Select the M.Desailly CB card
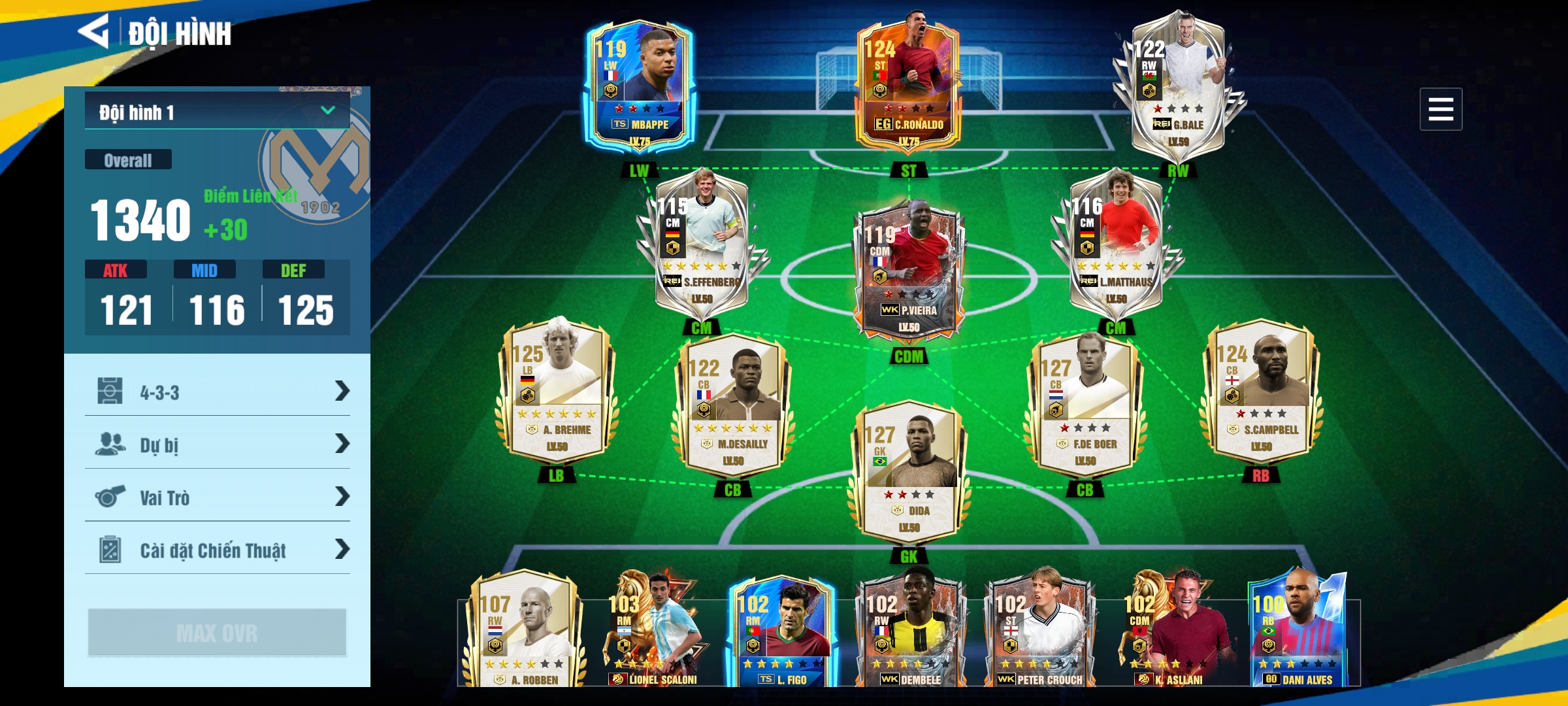The image size is (1568, 706). (x=732, y=407)
